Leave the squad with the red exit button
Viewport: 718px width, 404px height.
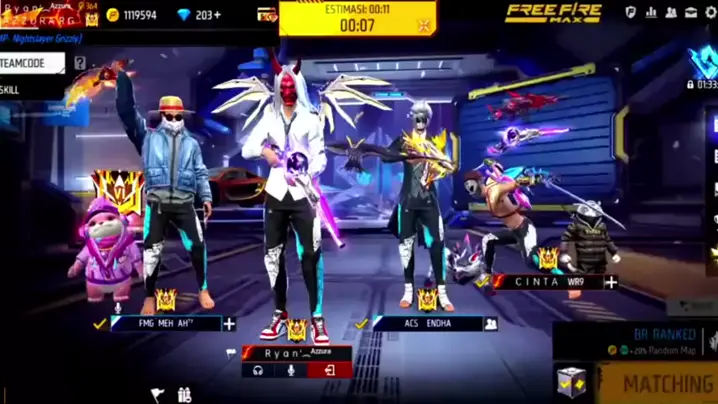(x=328, y=370)
